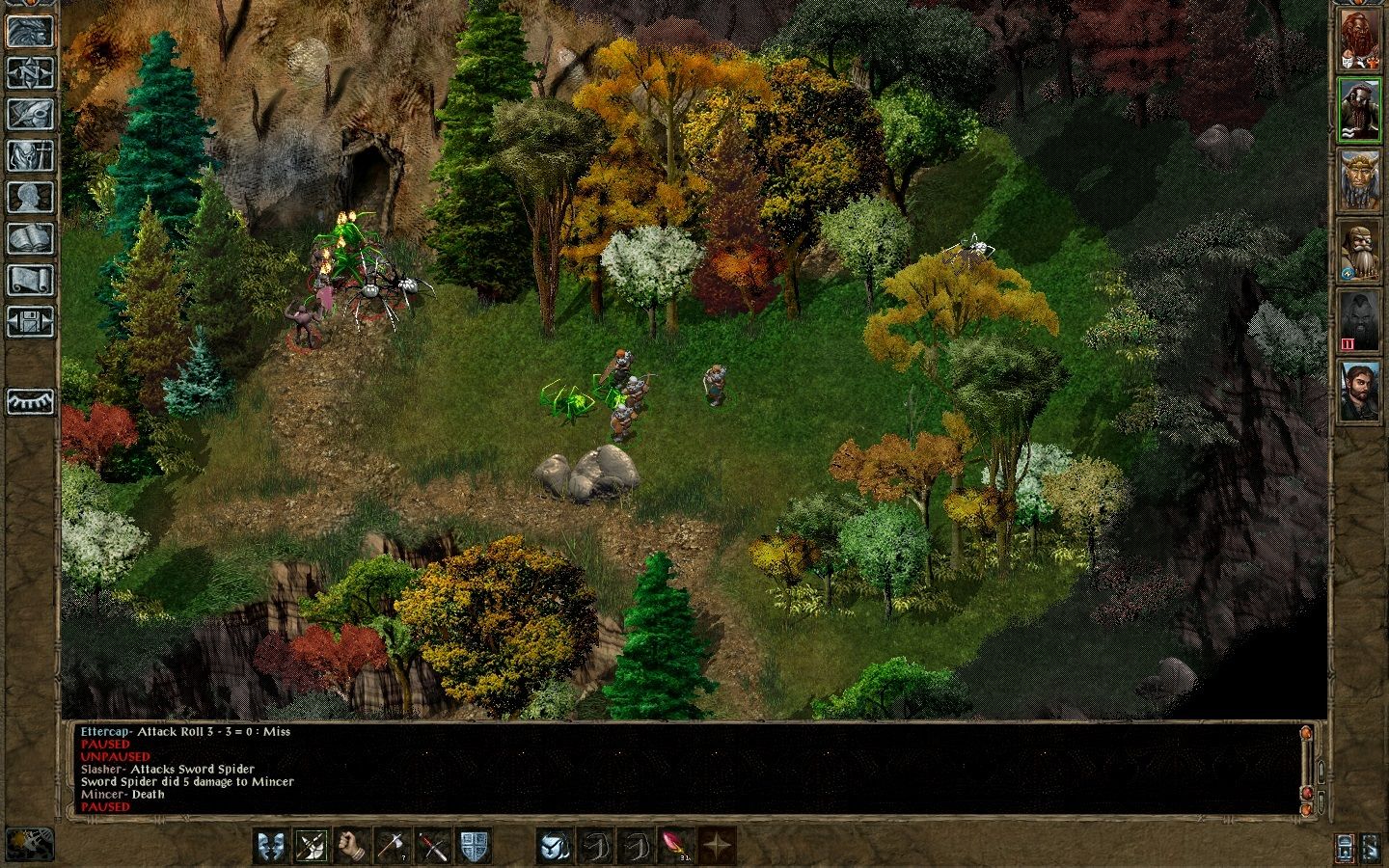The width and height of the screenshot is (1389, 868).
Task: Open the journal quill-and-inkwell button
Action: click(30, 114)
